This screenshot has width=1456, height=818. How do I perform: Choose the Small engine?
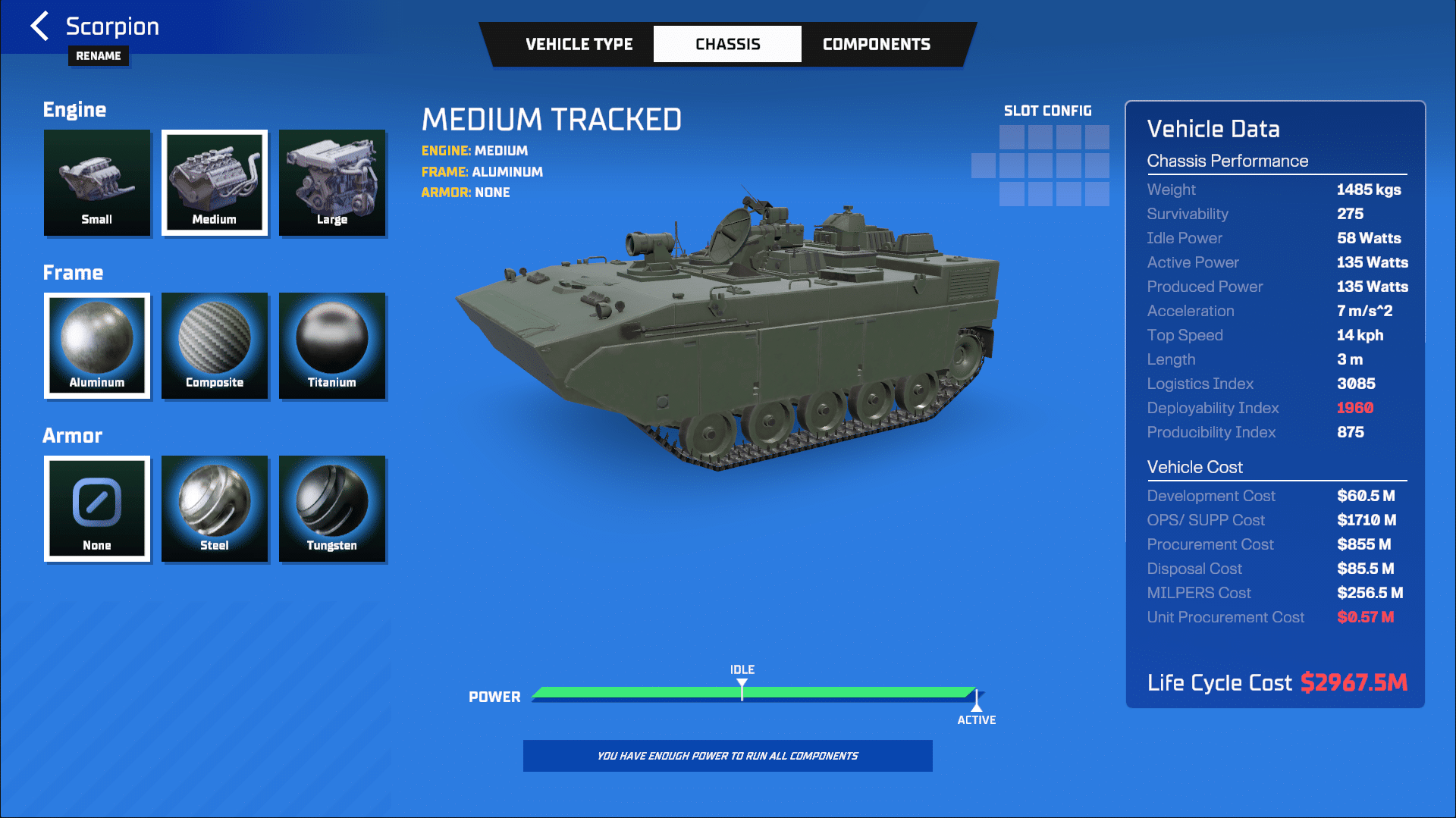[97, 183]
